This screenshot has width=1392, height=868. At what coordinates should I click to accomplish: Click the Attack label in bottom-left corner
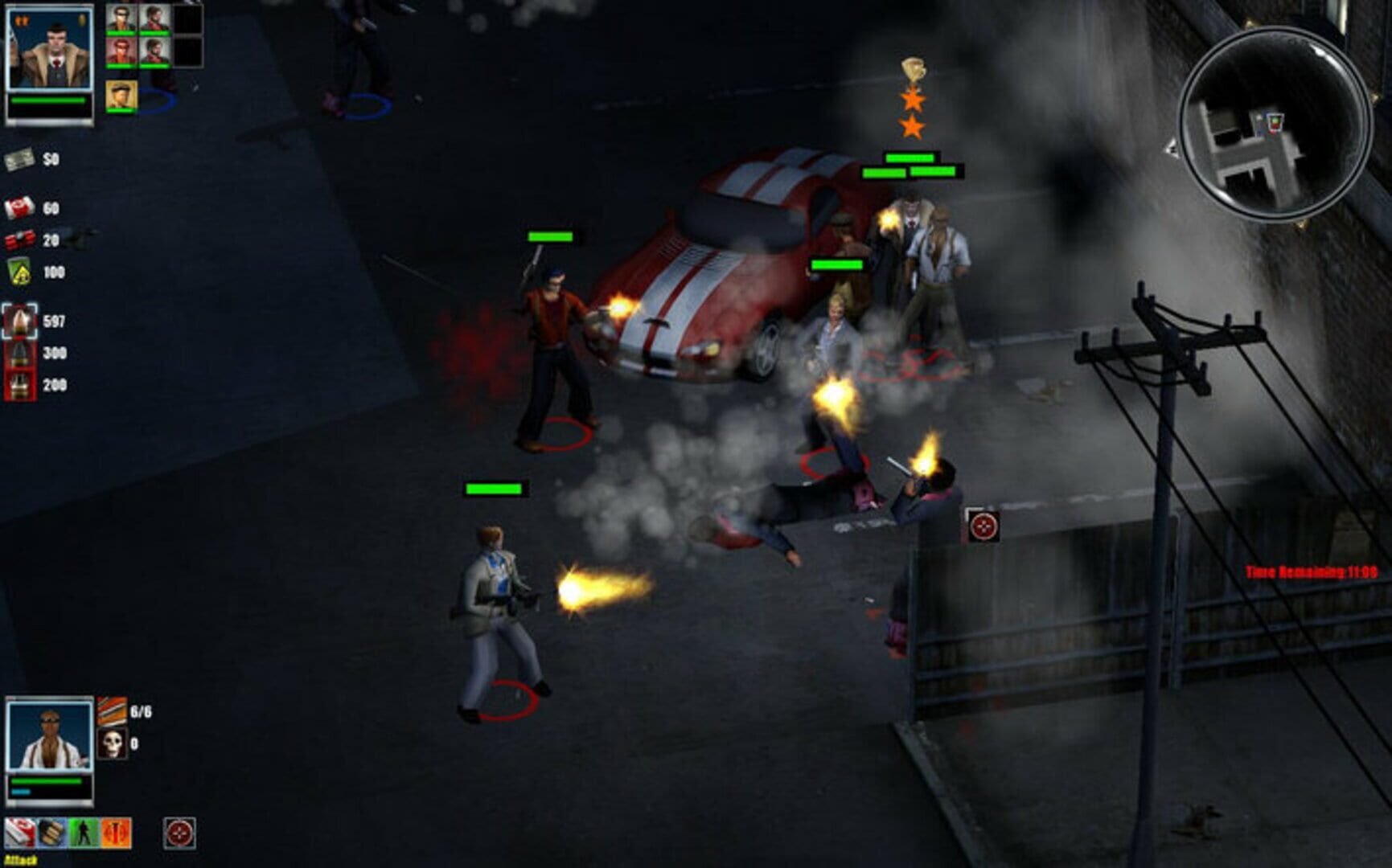point(21,861)
